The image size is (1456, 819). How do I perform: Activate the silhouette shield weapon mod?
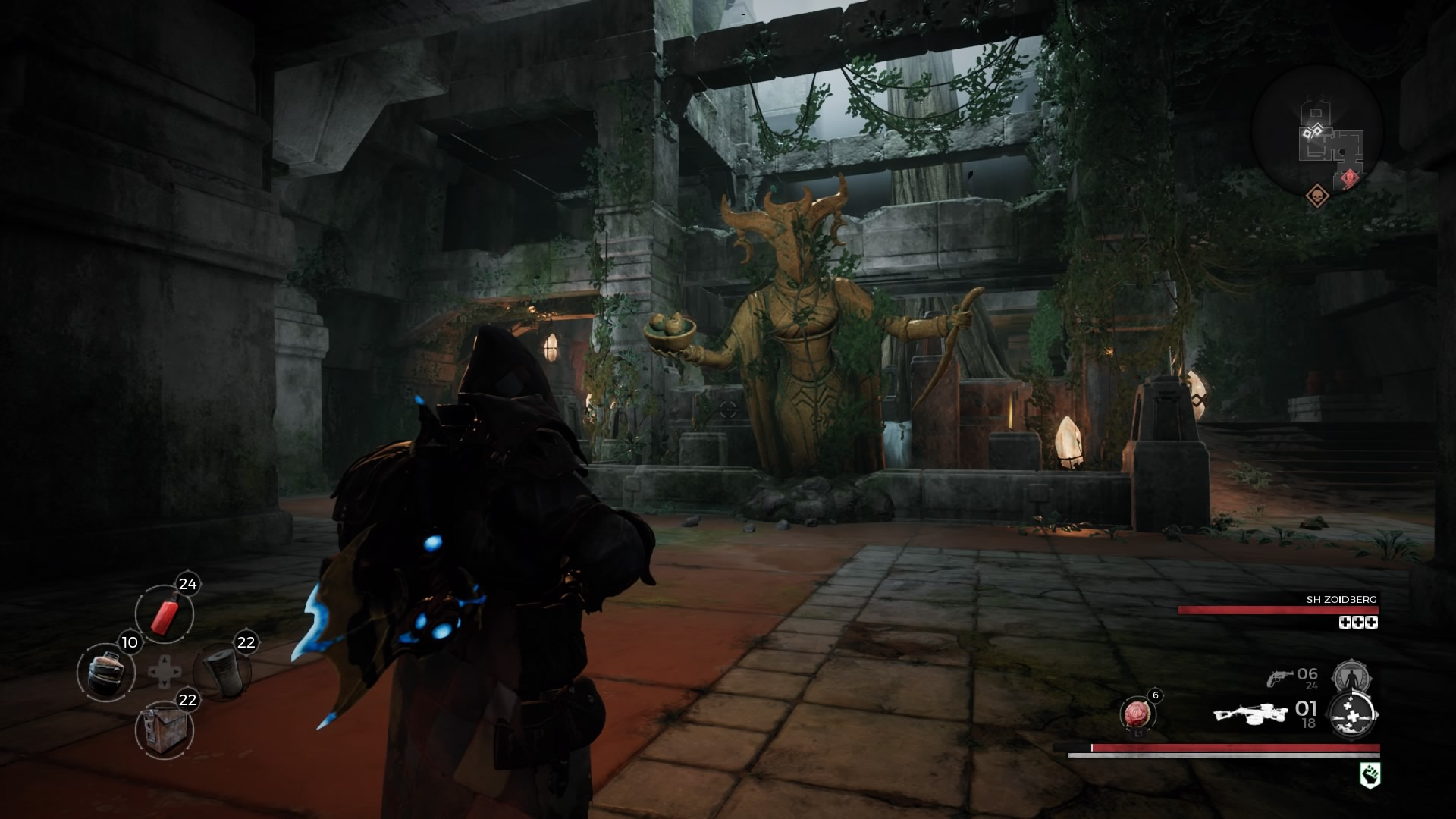pyautogui.click(x=1348, y=673)
